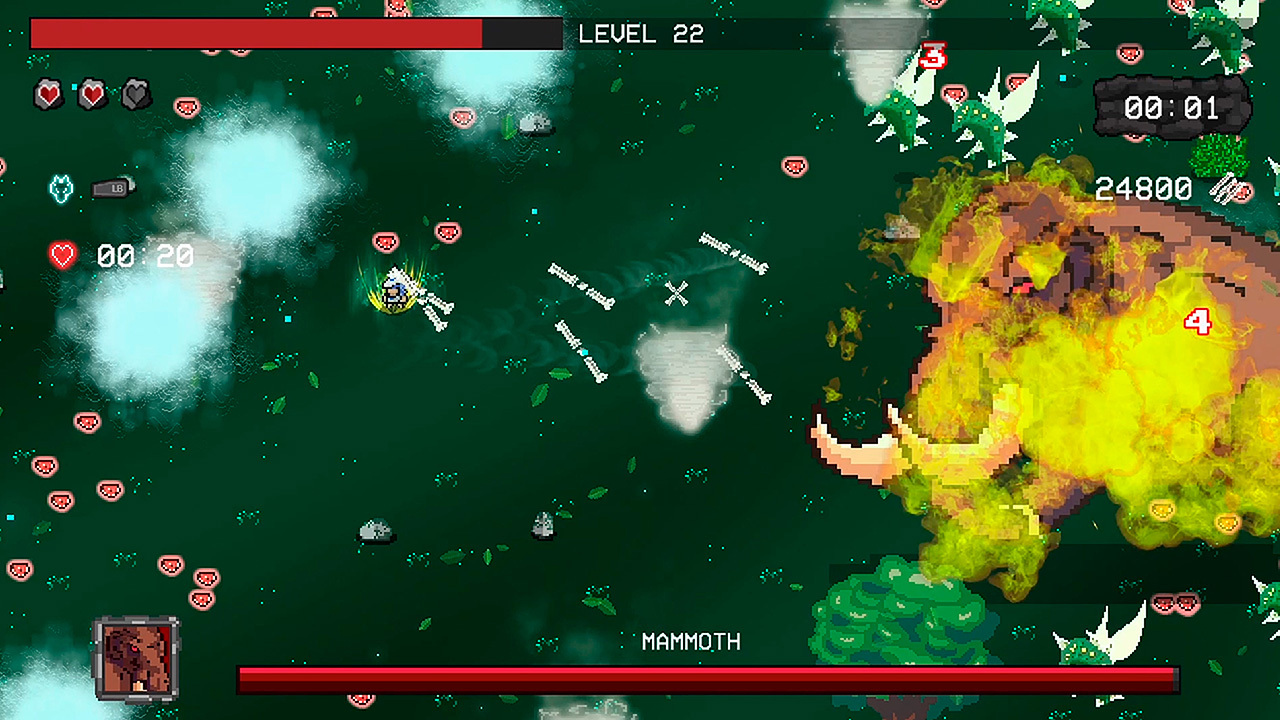
Task: Click the red number 4 on the mammoth
Action: coord(1197,322)
